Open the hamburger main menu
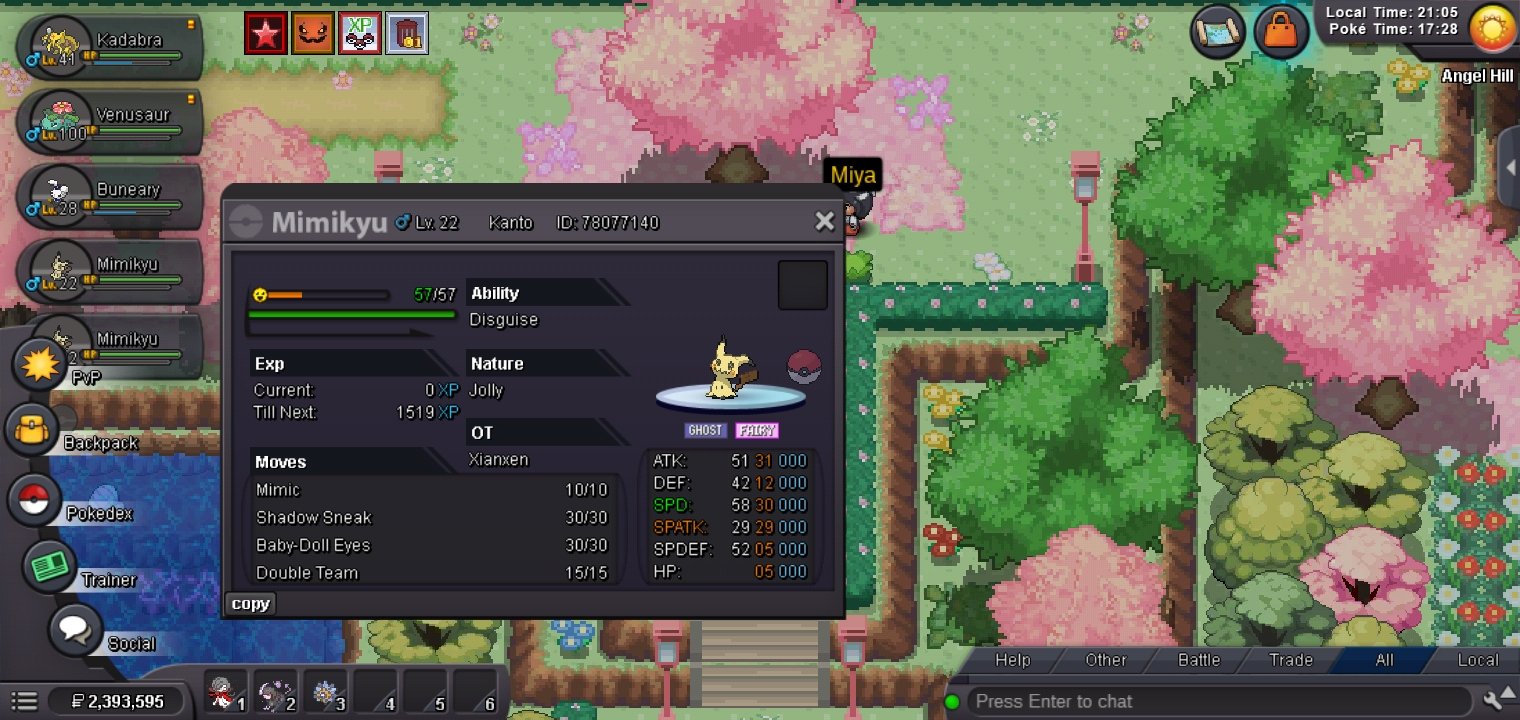This screenshot has width=1520, height=720. coord(25,701)
